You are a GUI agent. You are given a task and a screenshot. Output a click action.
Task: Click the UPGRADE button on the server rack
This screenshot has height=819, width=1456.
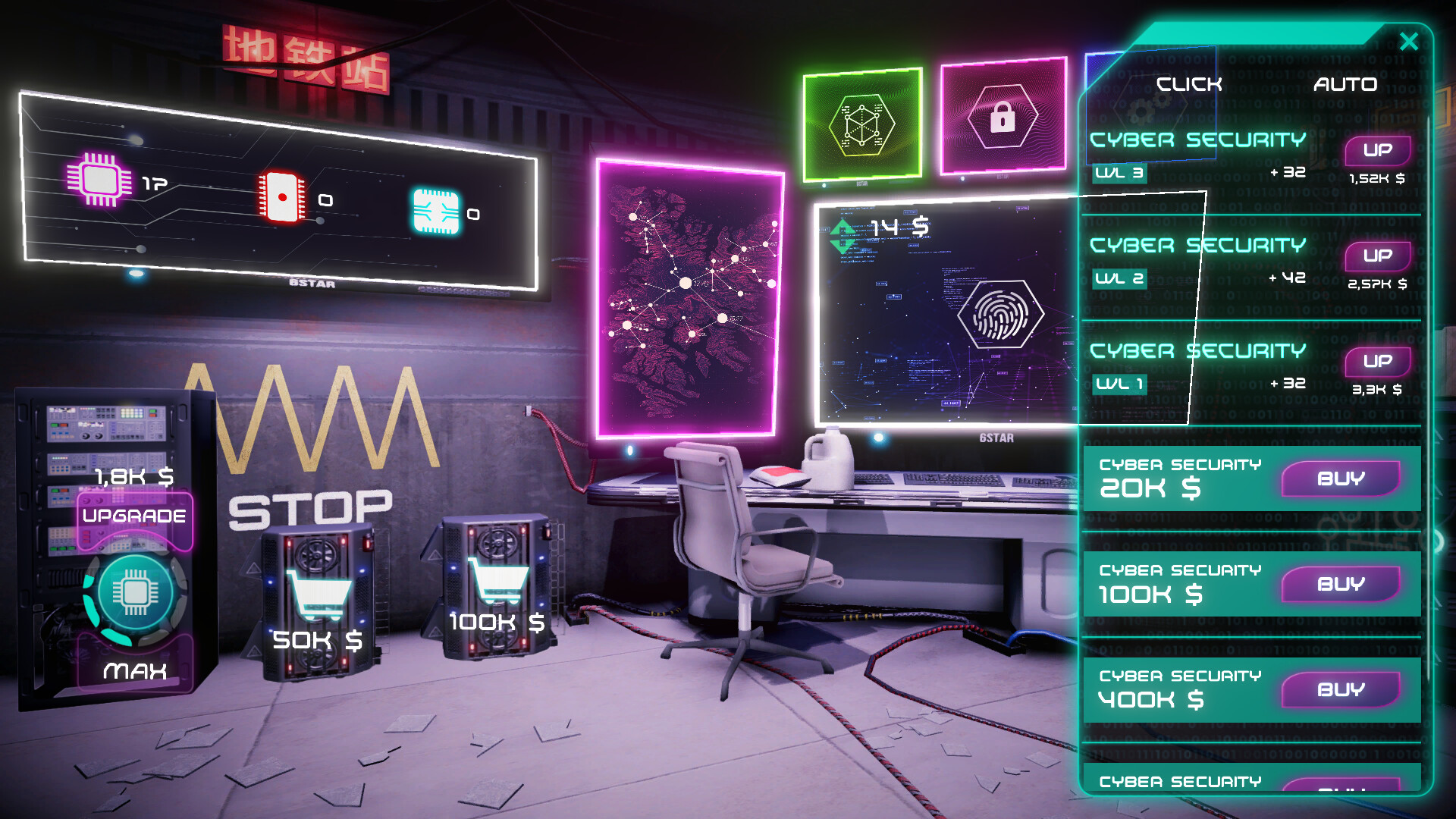[133, 516]
